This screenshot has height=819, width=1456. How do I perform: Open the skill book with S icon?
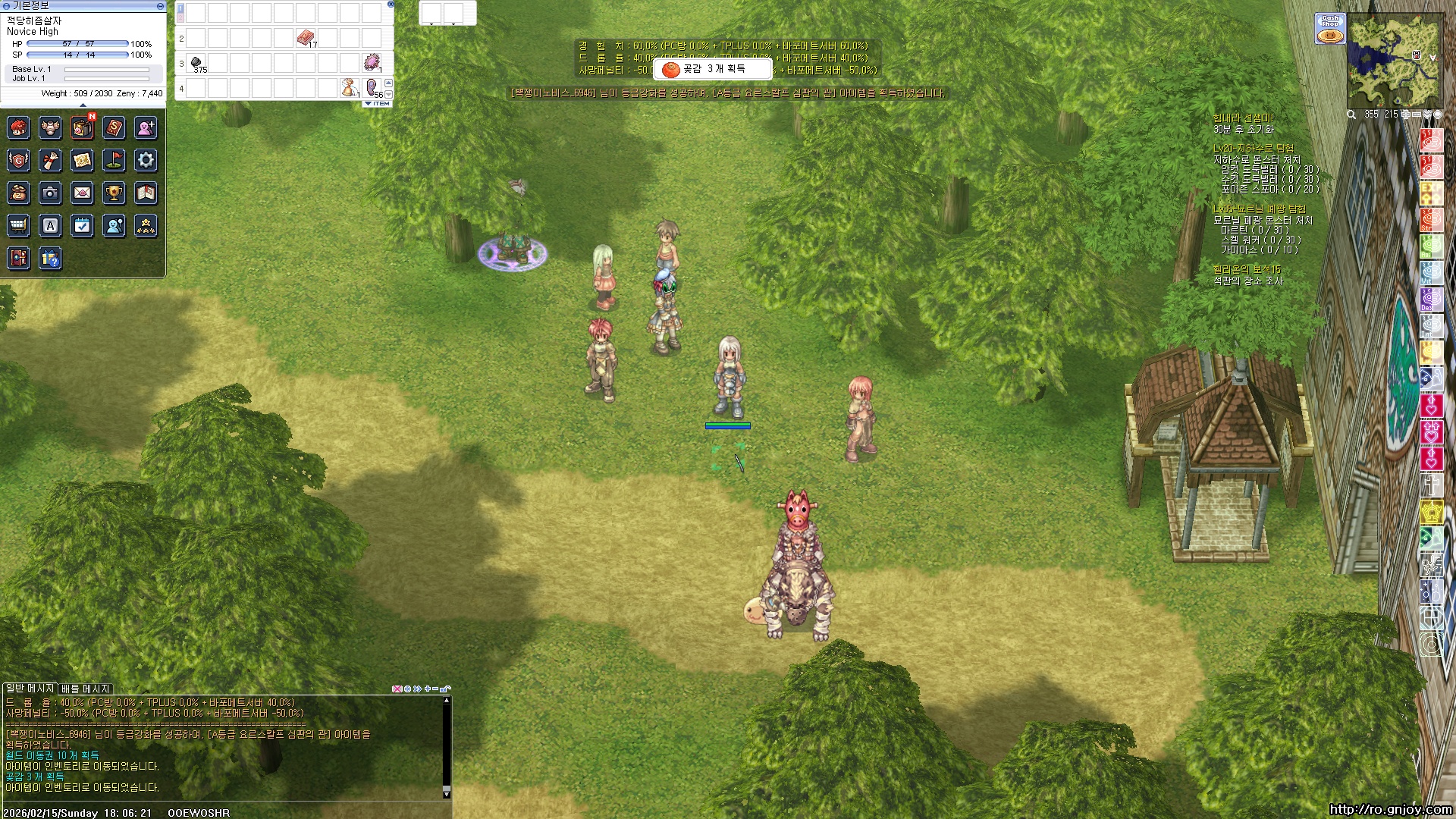pos(114,128)
